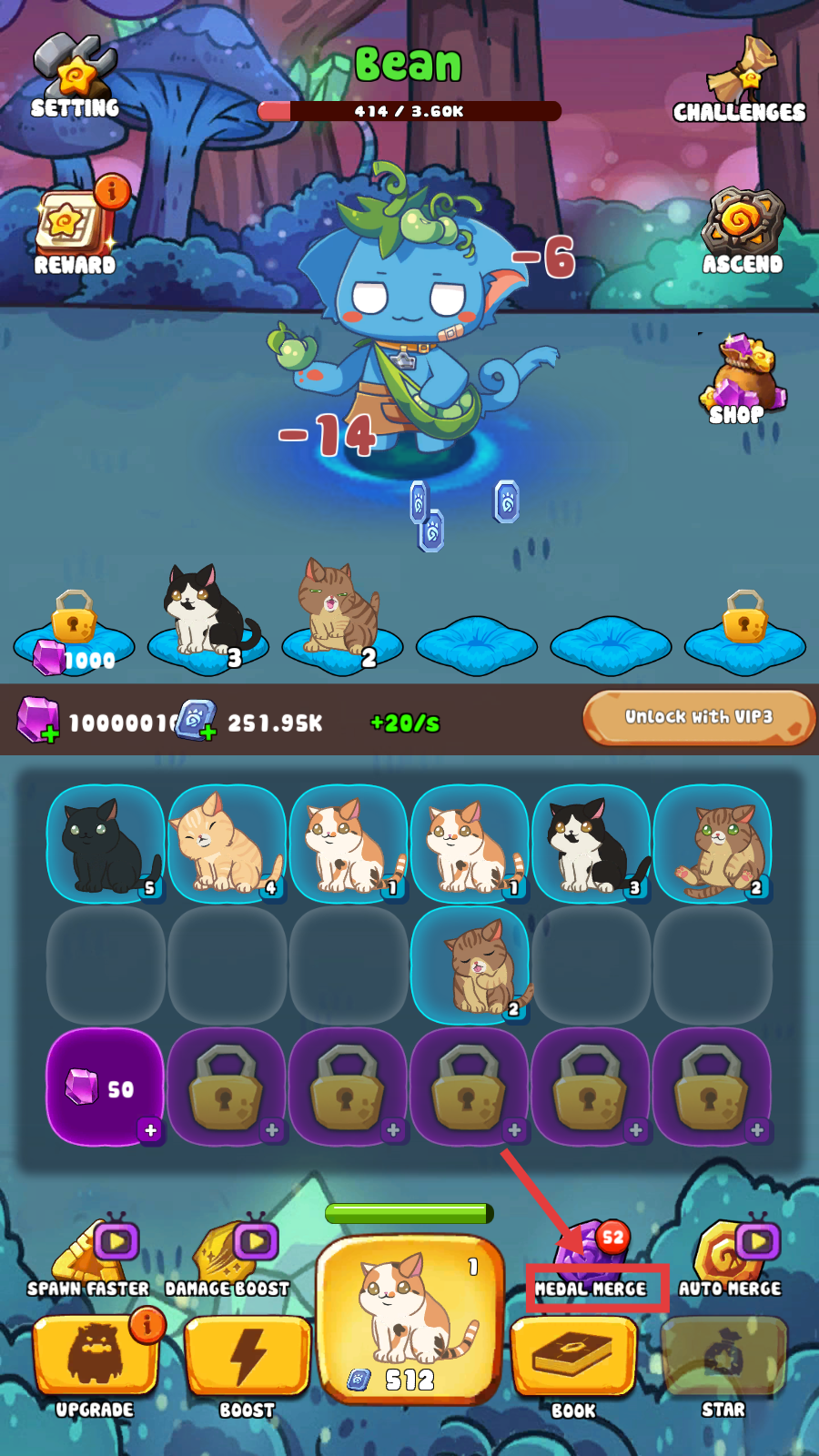
Task: Open the Setting menu
Action: (76, 77)
